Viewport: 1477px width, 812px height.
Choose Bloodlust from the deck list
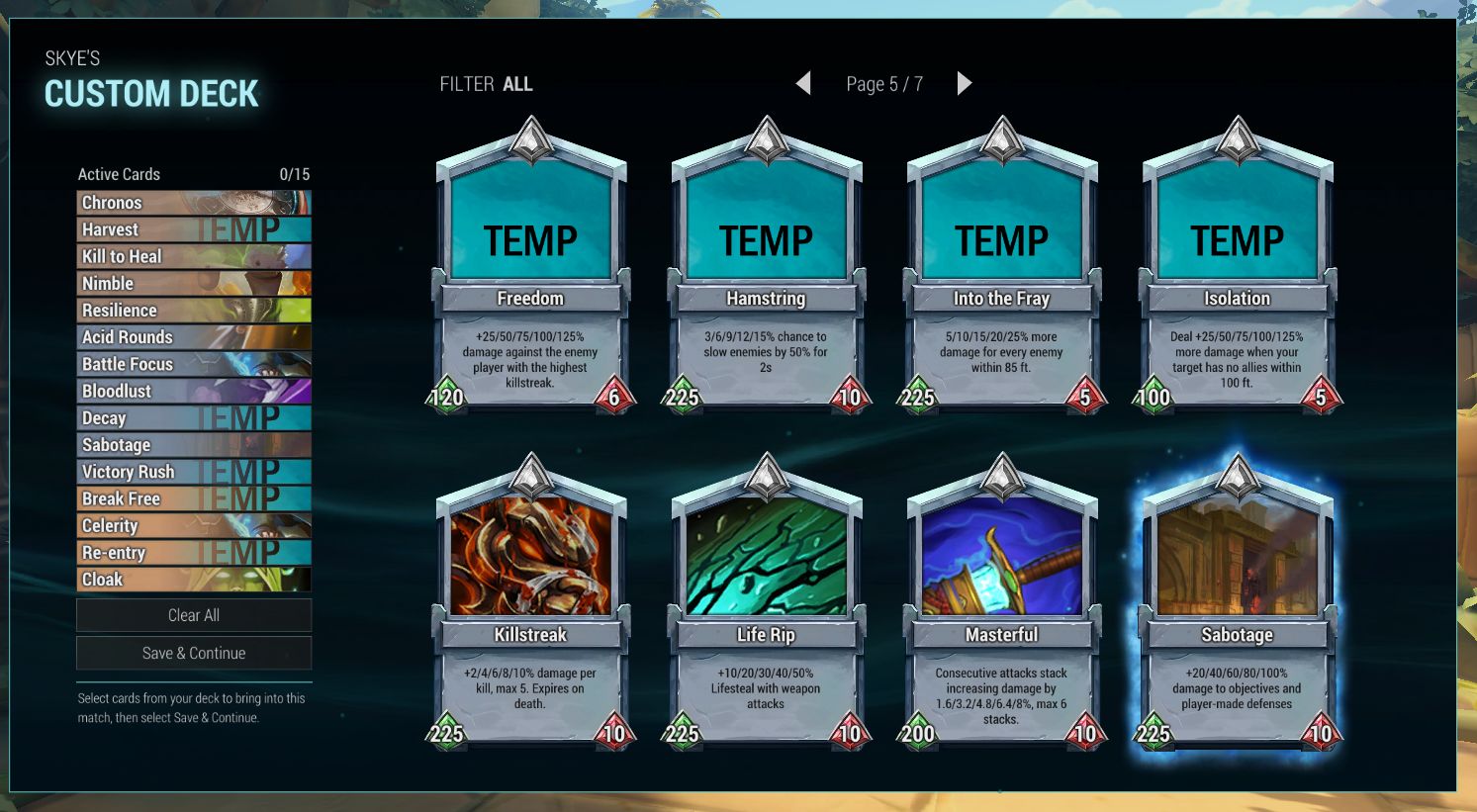194,391
